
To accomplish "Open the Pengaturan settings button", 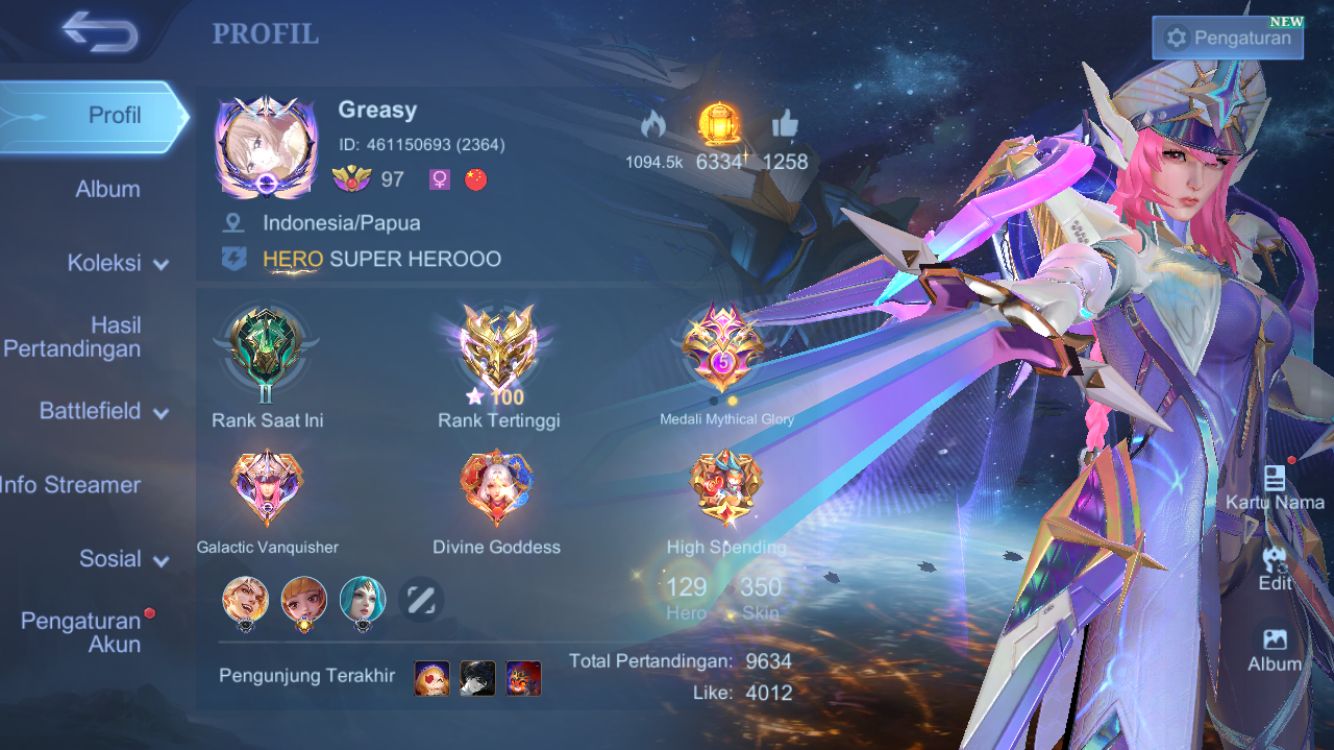I will [x=1228, y=38].
